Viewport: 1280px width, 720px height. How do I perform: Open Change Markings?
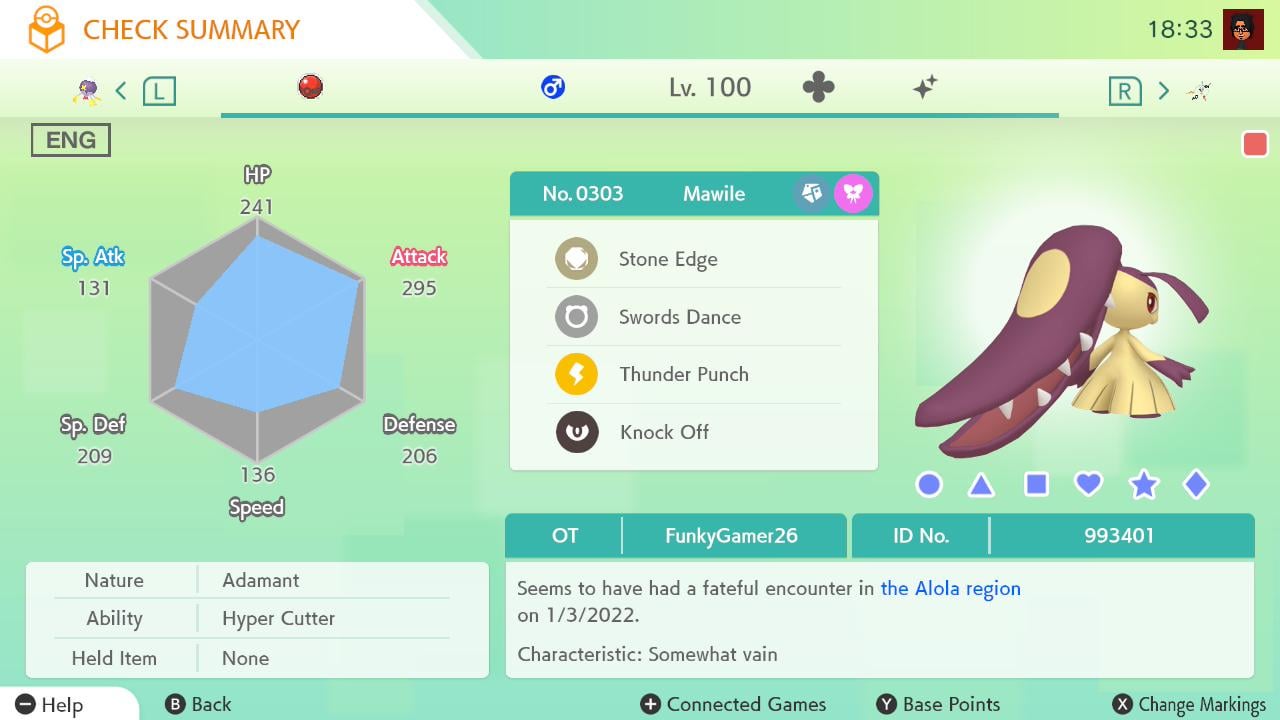(1189, 705)
